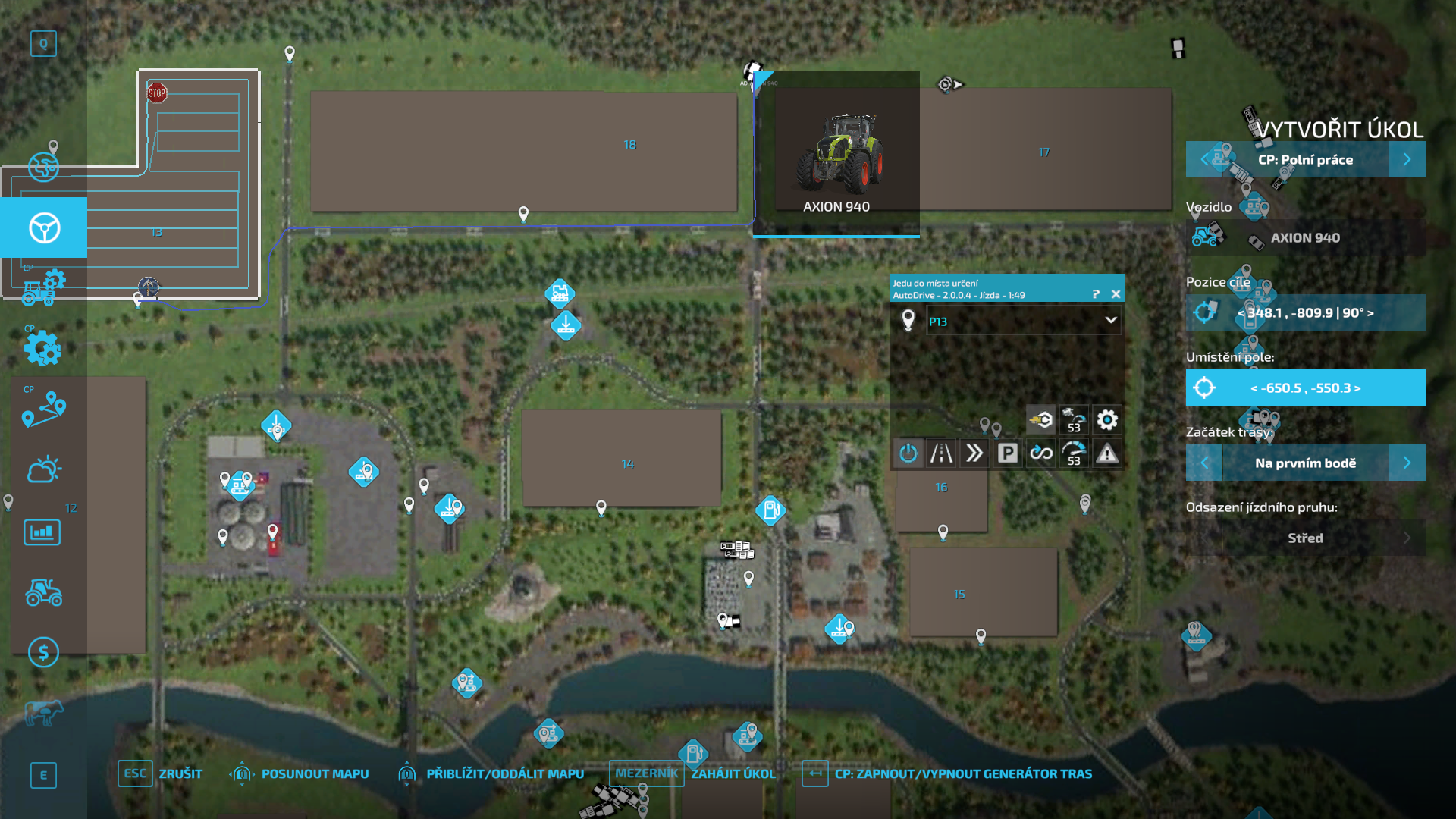Click AutoDrive double-arrow continue icon
The image size is (1456, 819).
click(x=974, y=453)
